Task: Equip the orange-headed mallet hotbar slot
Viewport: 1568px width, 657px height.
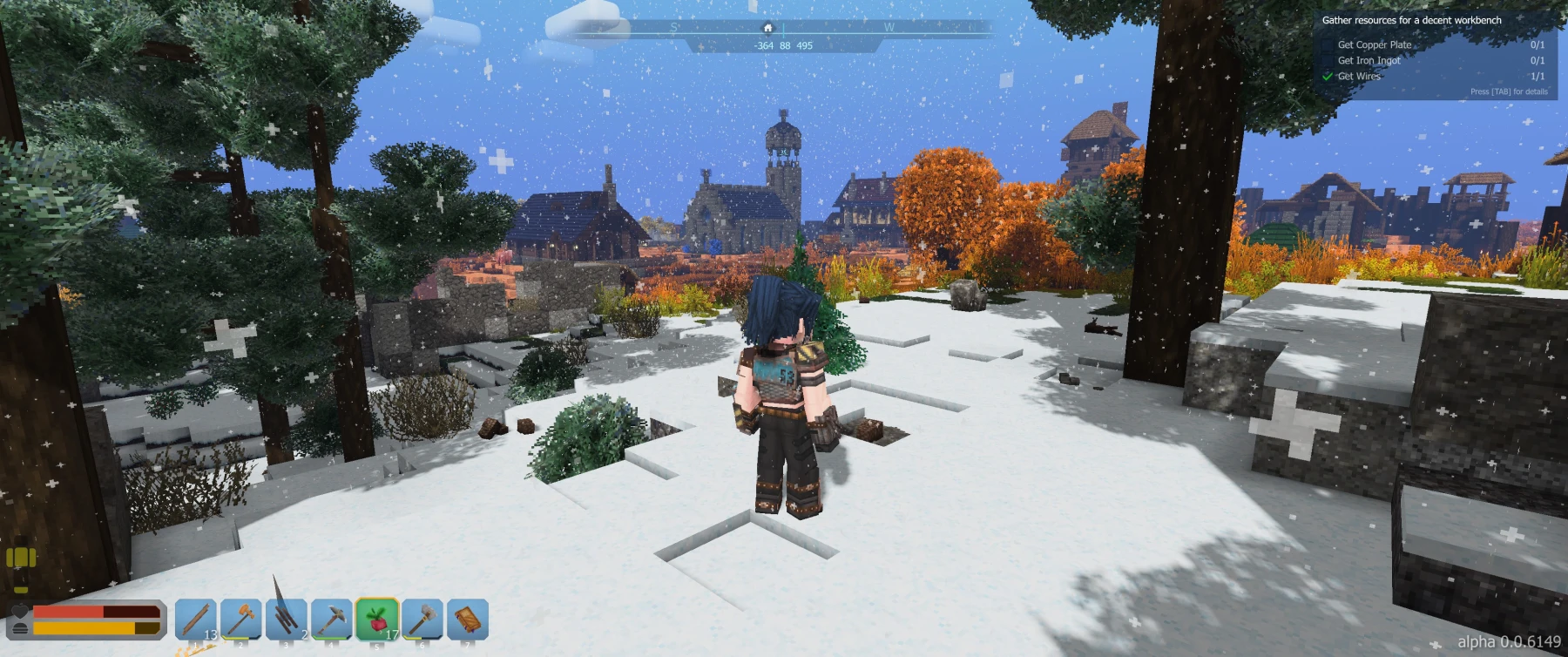Action: (241, 620)
